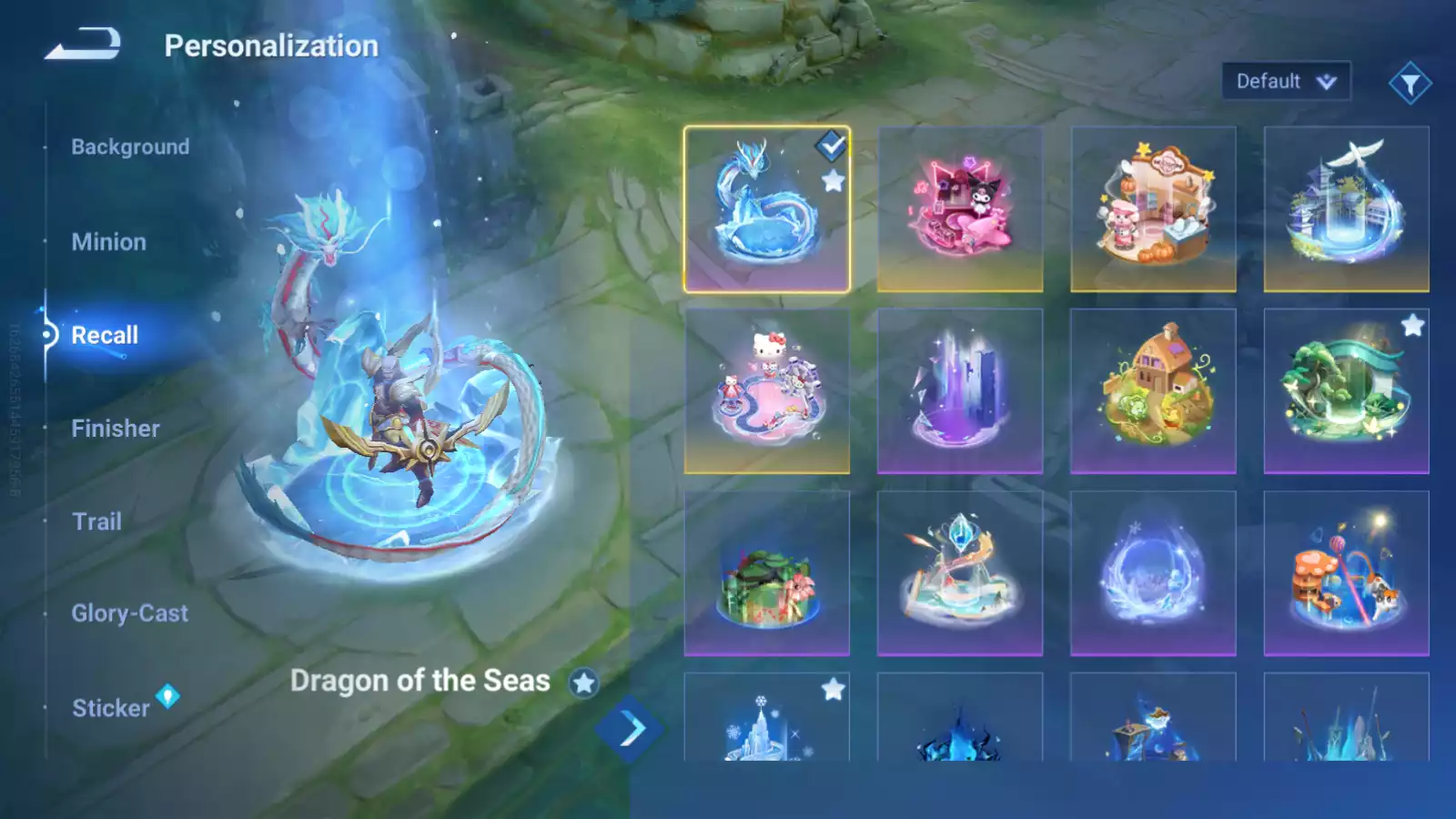This screenshot has width=1456, height=819.
Task: Pick the white dove castle recall effect
Action: [1346, 209]
